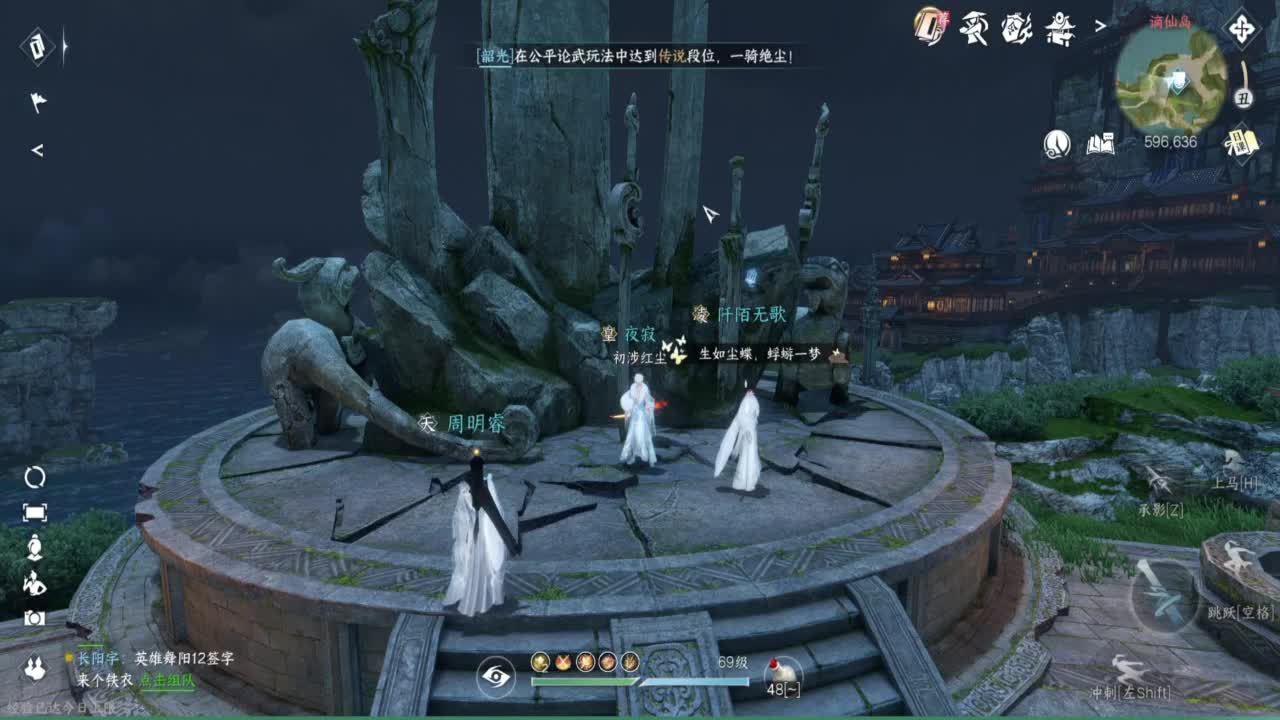Click the camera screenshot icon in the left sidebar
The width and height of the screenshot is (1280, 720).
click(34, 617)
